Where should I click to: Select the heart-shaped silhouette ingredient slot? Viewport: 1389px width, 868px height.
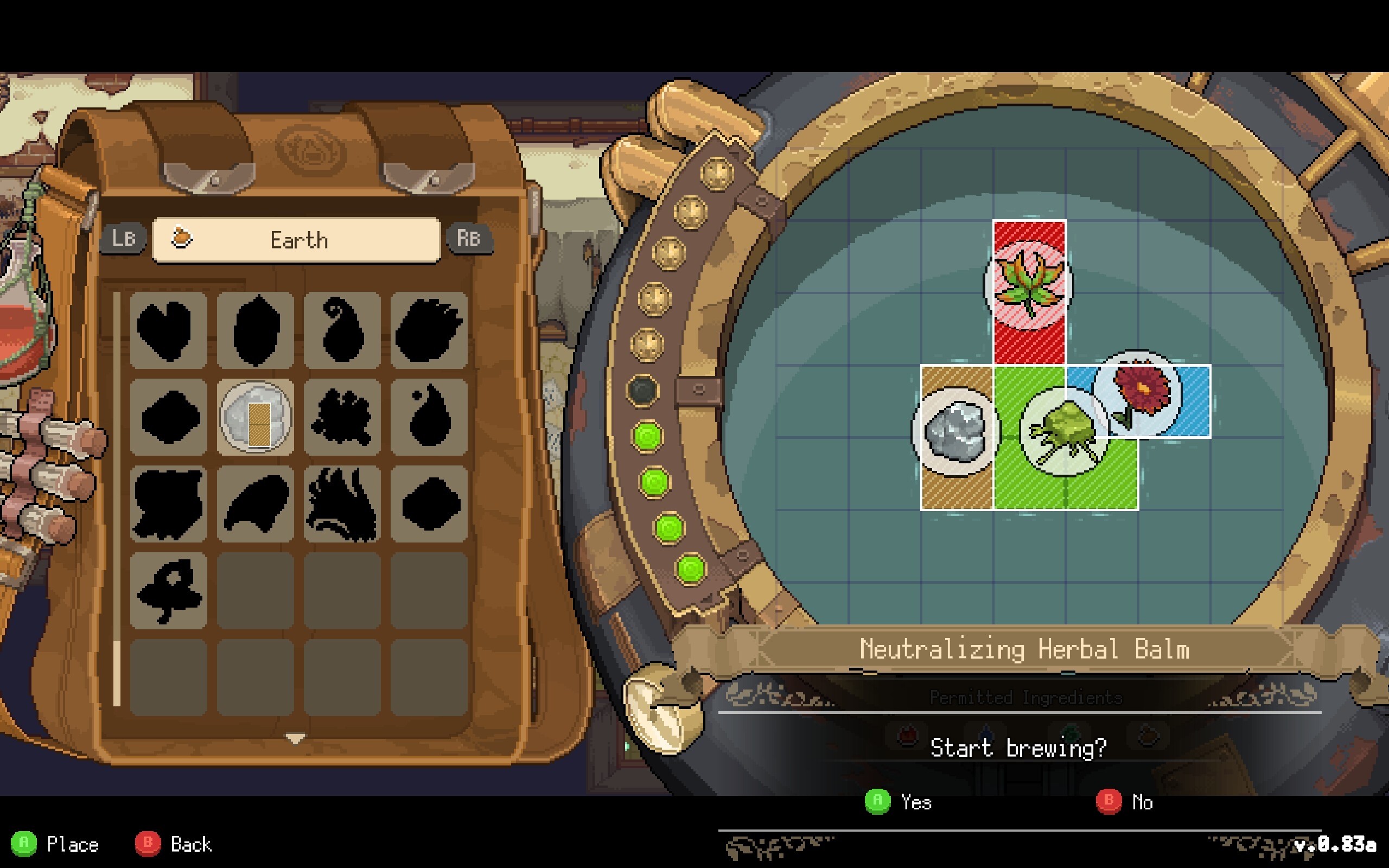pos(168,330)
